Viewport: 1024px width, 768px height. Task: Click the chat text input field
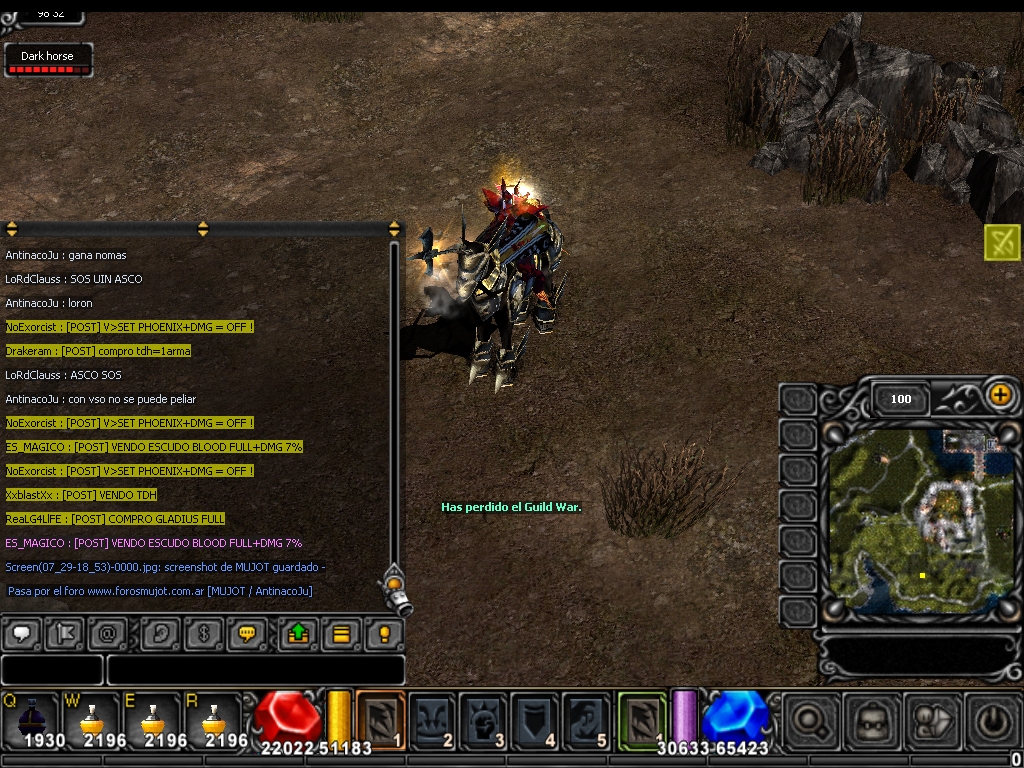click(255, 670)
